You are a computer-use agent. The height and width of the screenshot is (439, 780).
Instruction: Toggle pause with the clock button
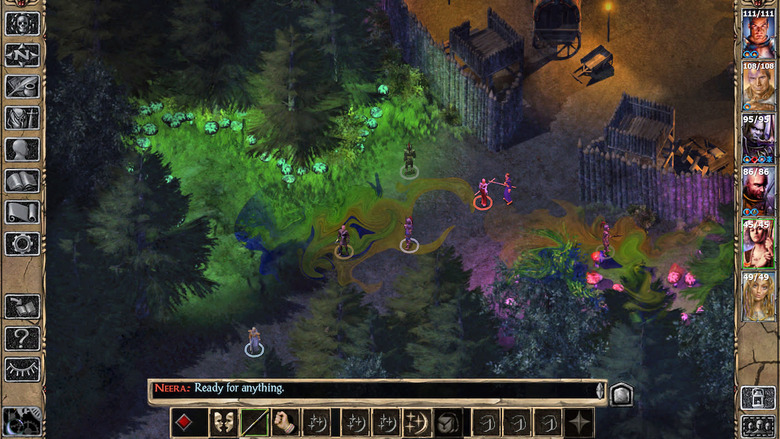pyautogui.click(x=20, y=422)
